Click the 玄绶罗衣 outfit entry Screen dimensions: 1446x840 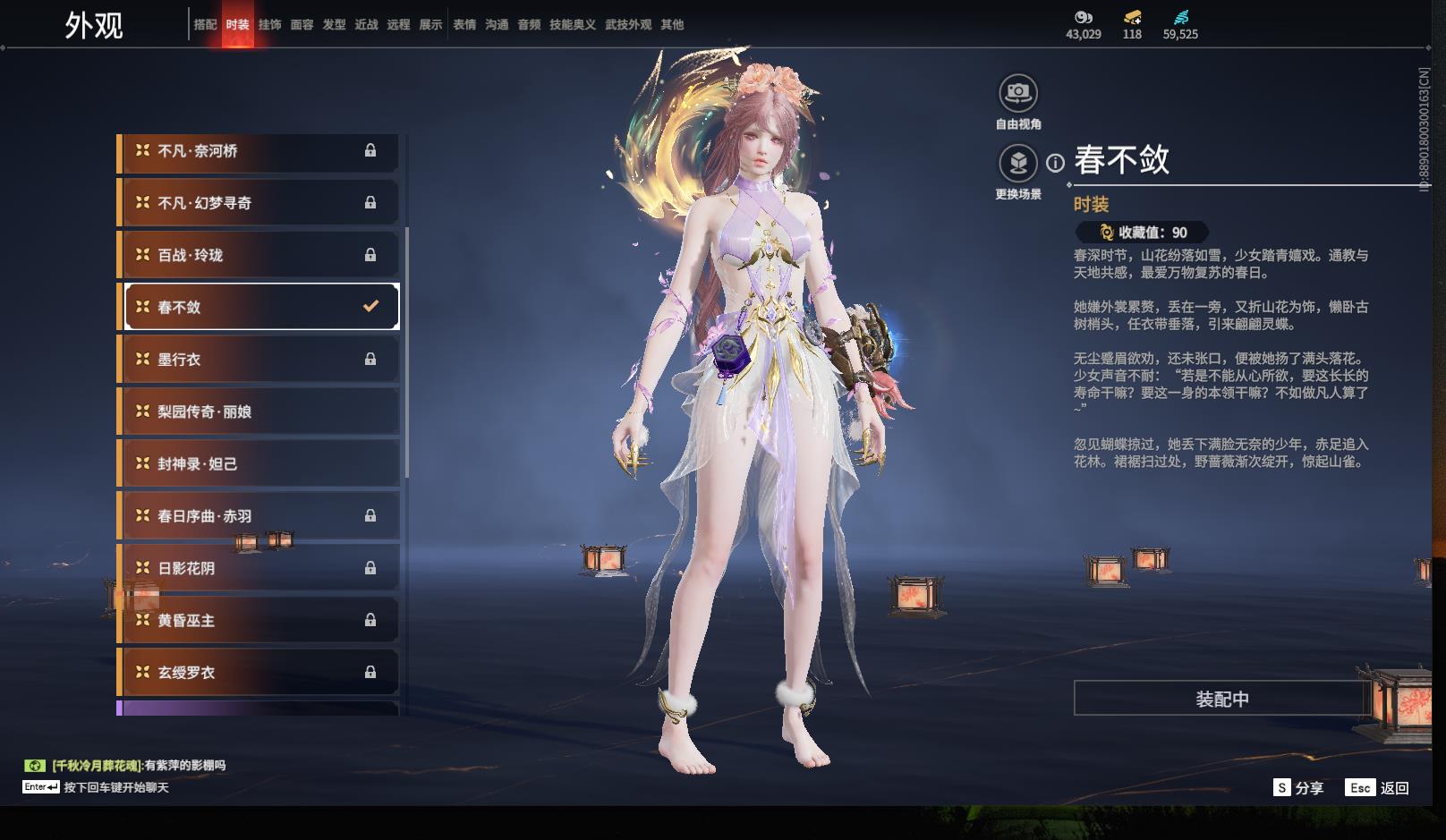click(x=258, y=672)
